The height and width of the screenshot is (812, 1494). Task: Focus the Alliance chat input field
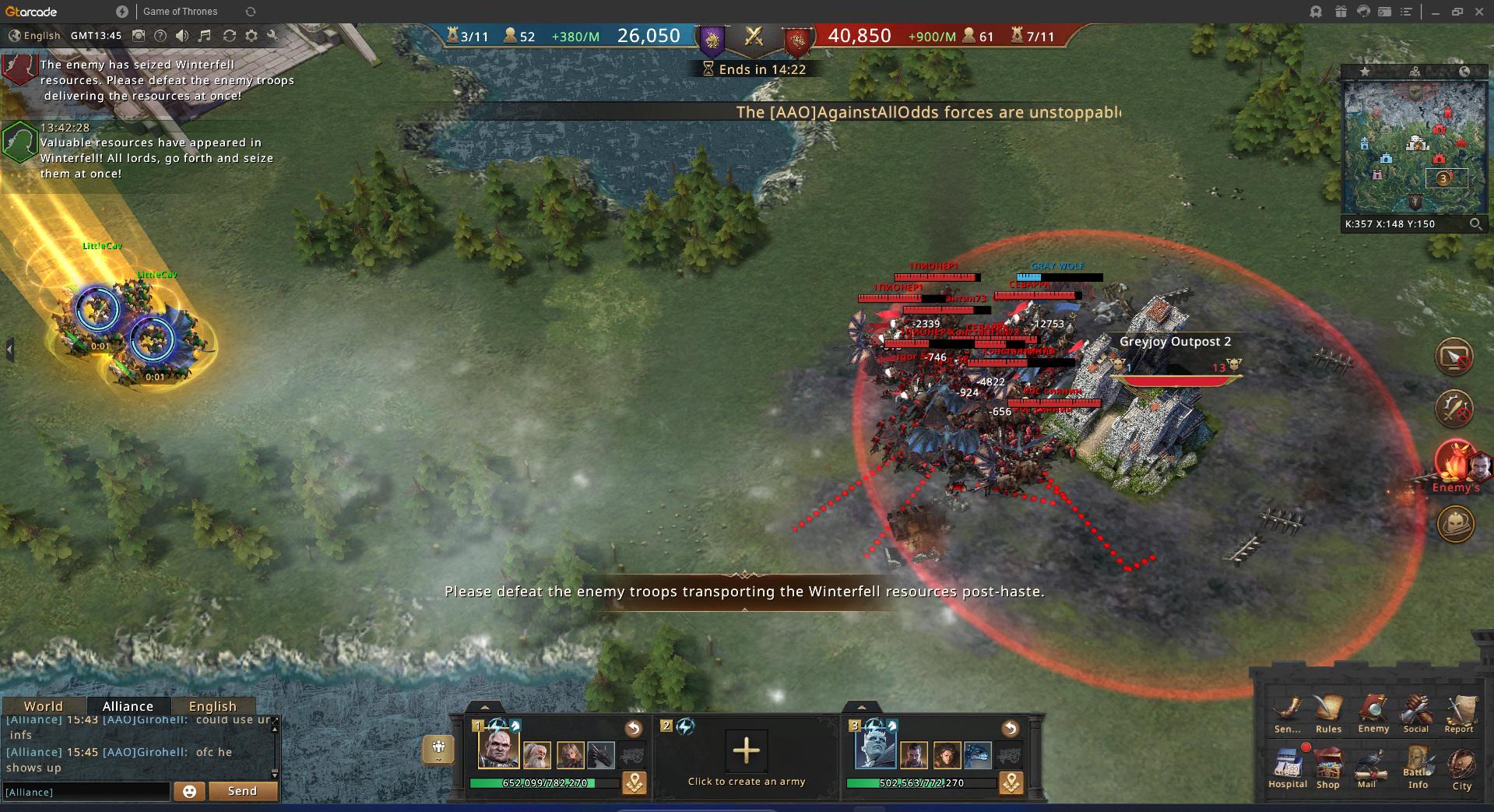coord(86,792)
